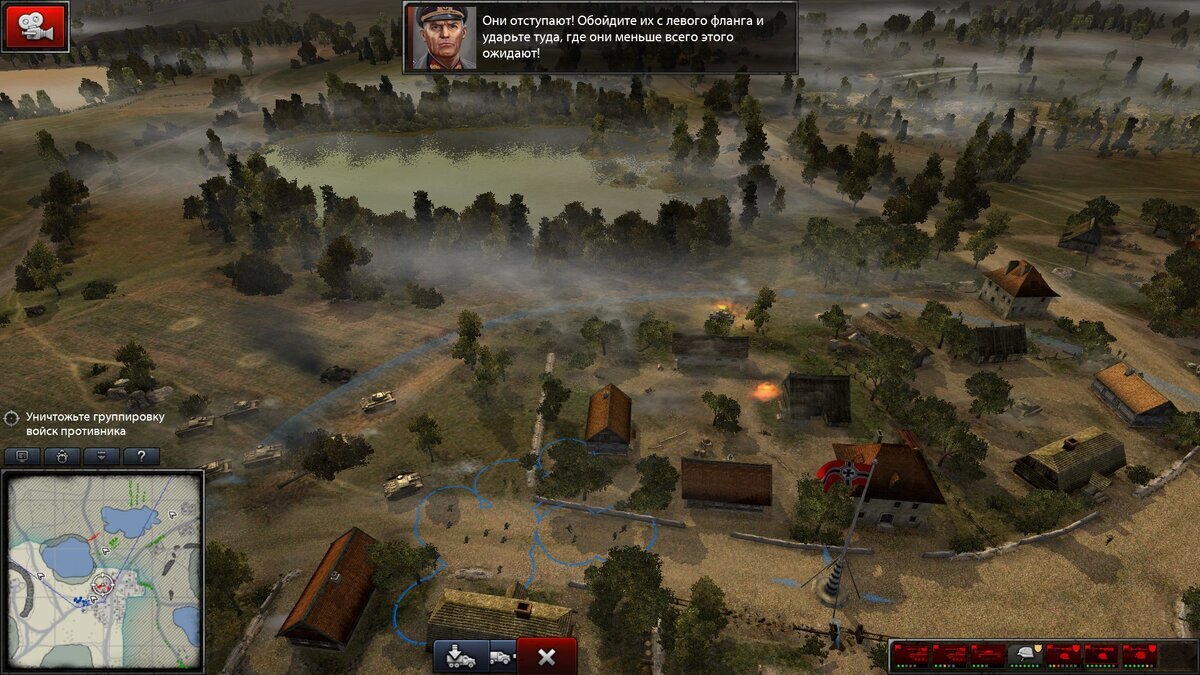Click the truck icon command button
This screenshot has height=675, width=1200.
click(503, 656)
